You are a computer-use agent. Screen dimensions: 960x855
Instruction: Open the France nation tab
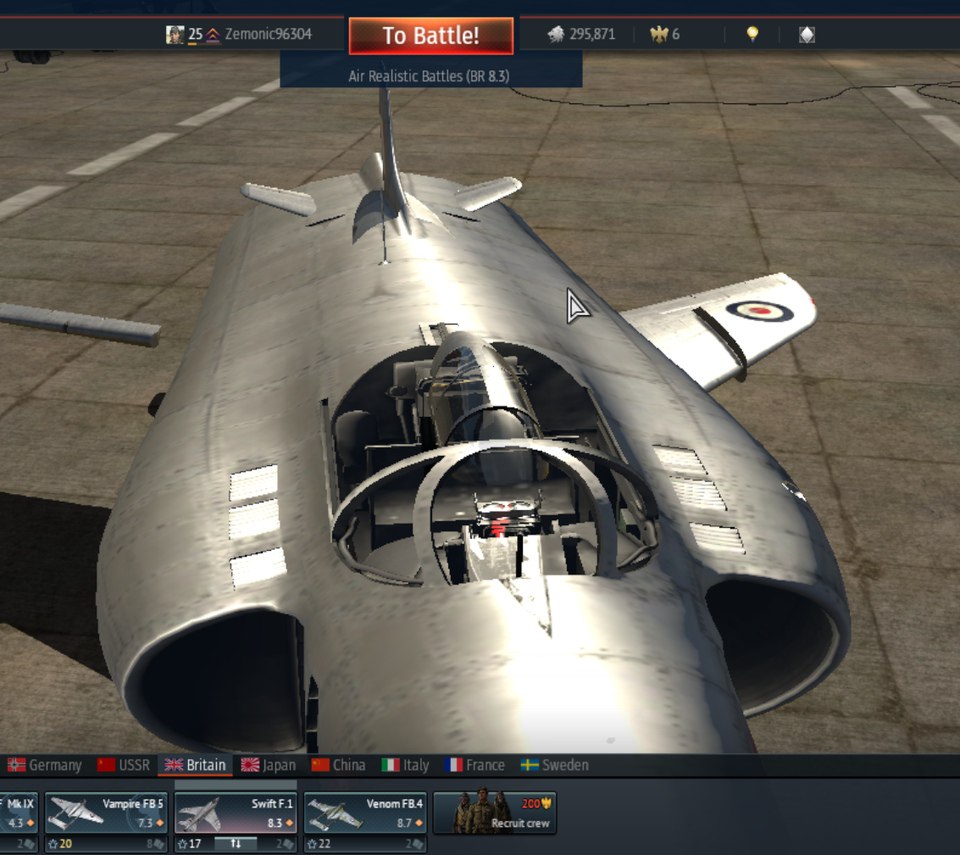coord(475,765)
